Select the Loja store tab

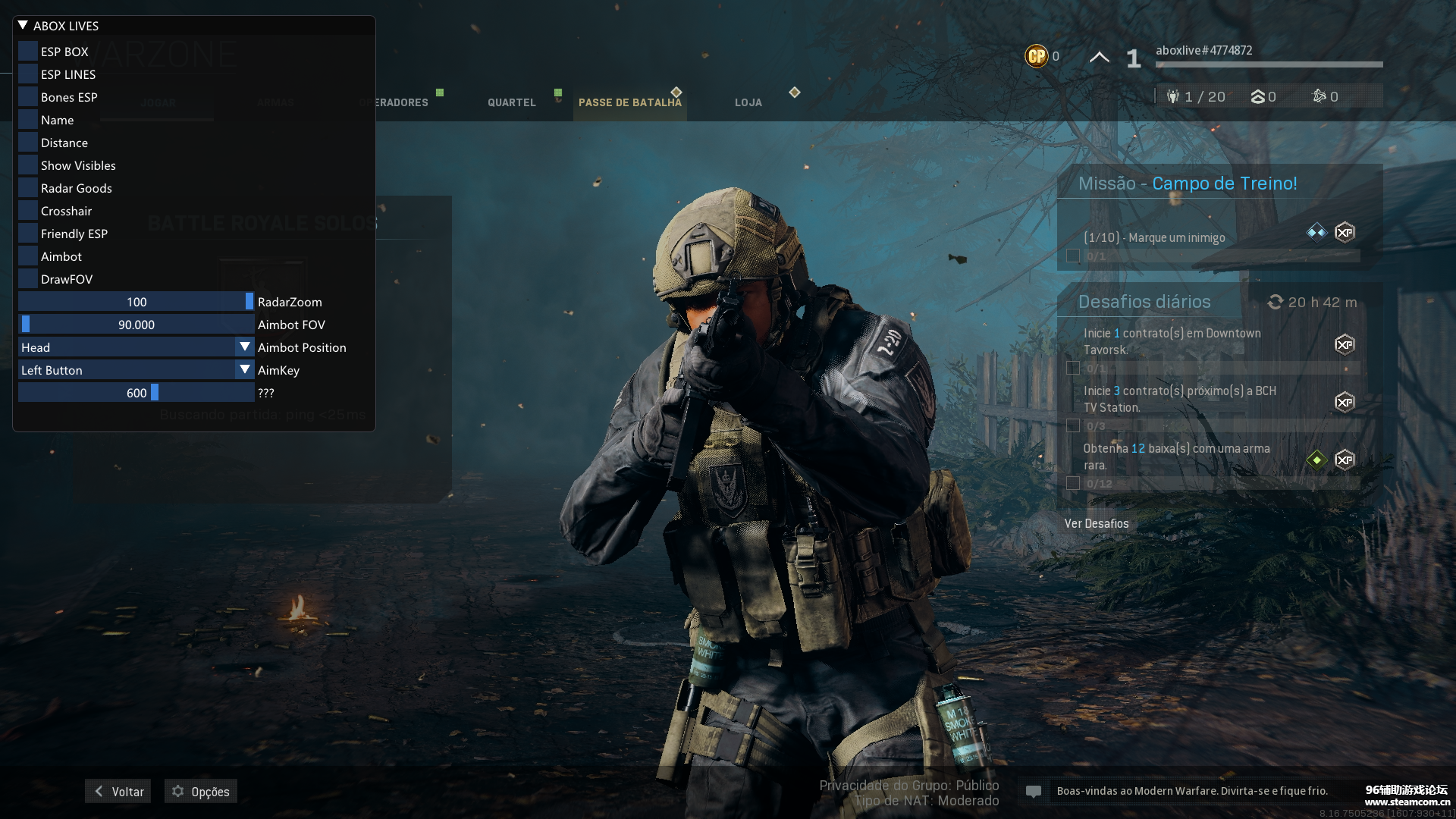point(748,102)
